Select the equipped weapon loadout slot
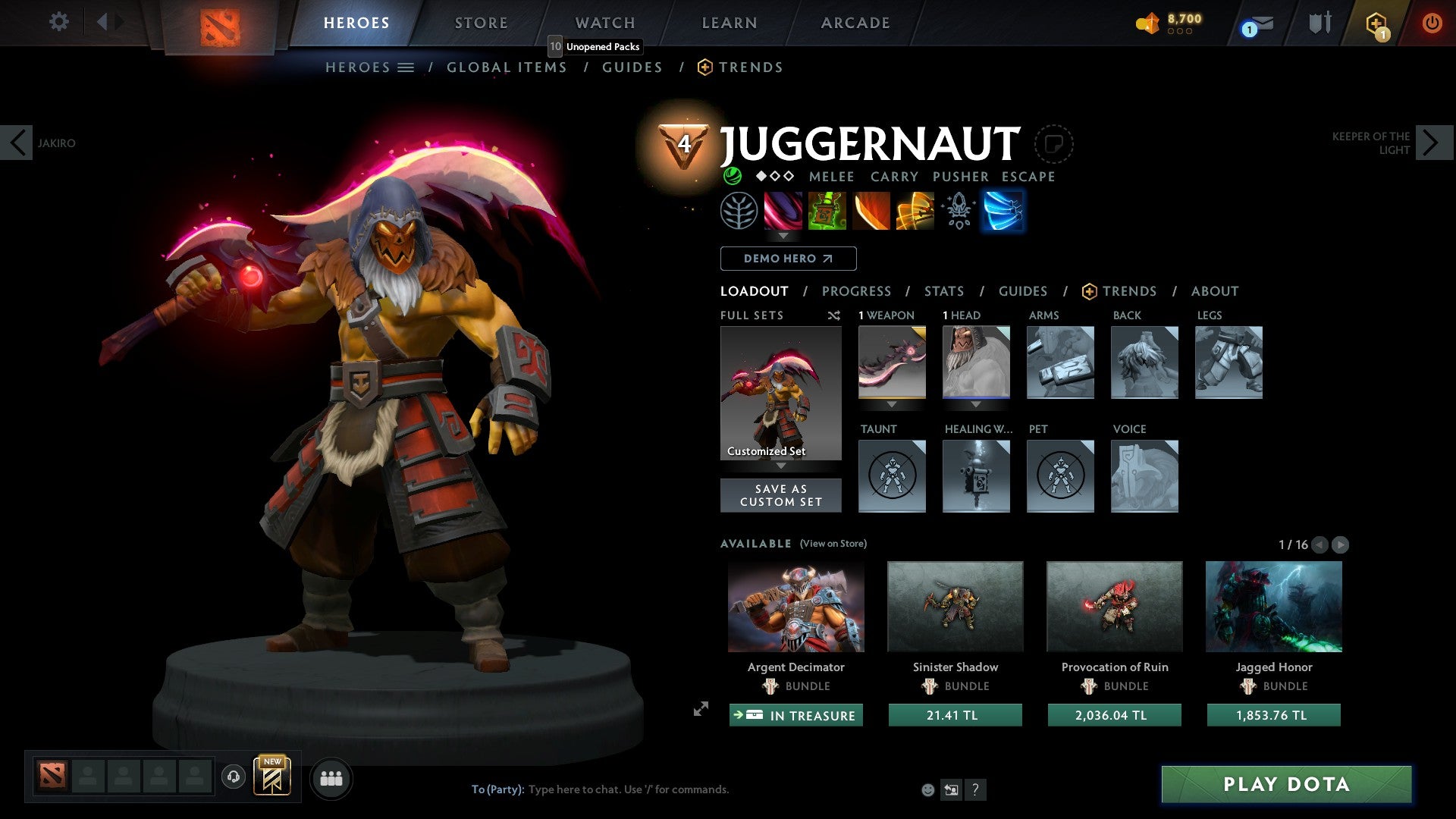This screenshot has width=1456, height=819. point(891,362)
